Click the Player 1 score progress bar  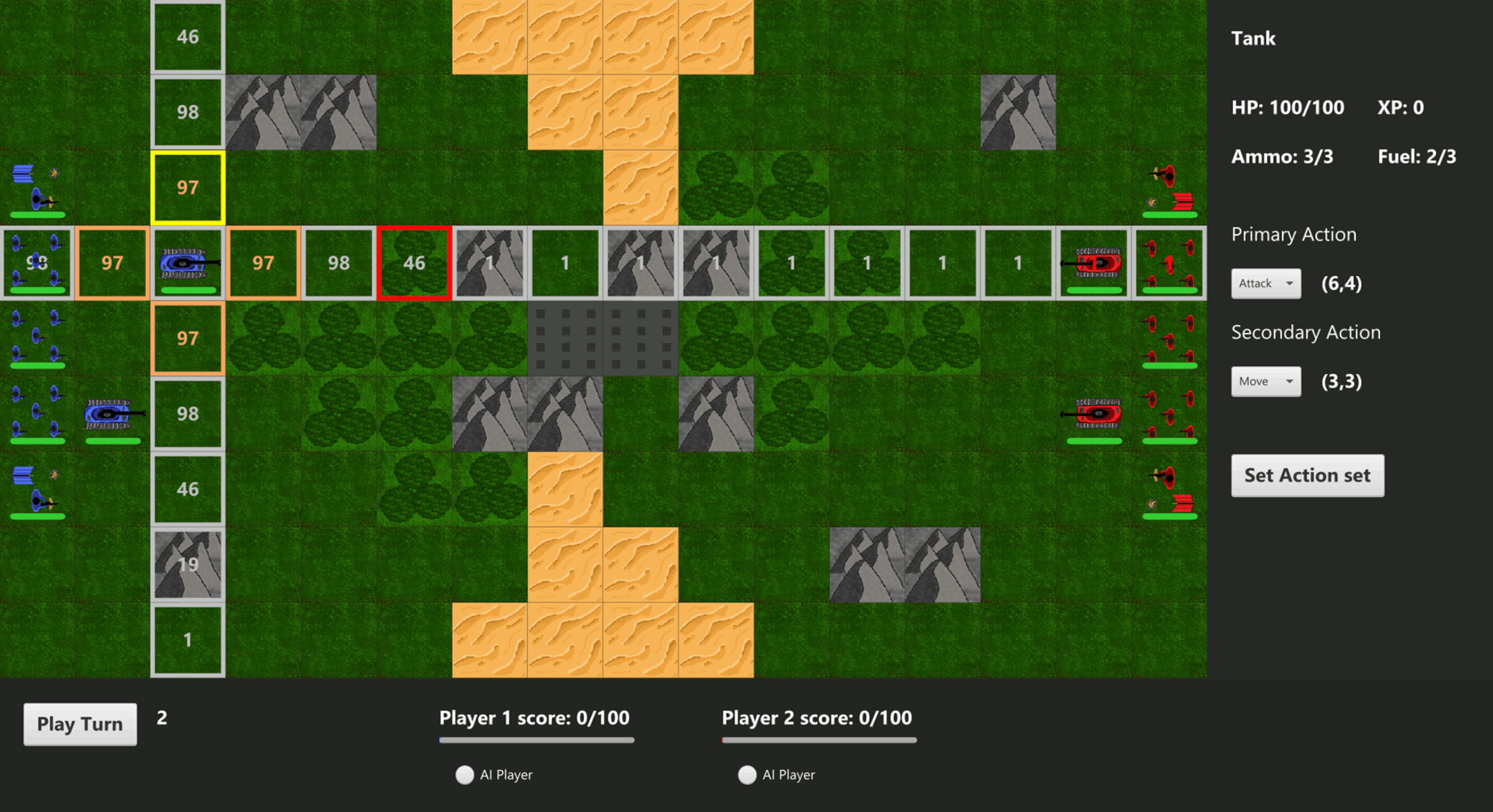click(536, 740)
